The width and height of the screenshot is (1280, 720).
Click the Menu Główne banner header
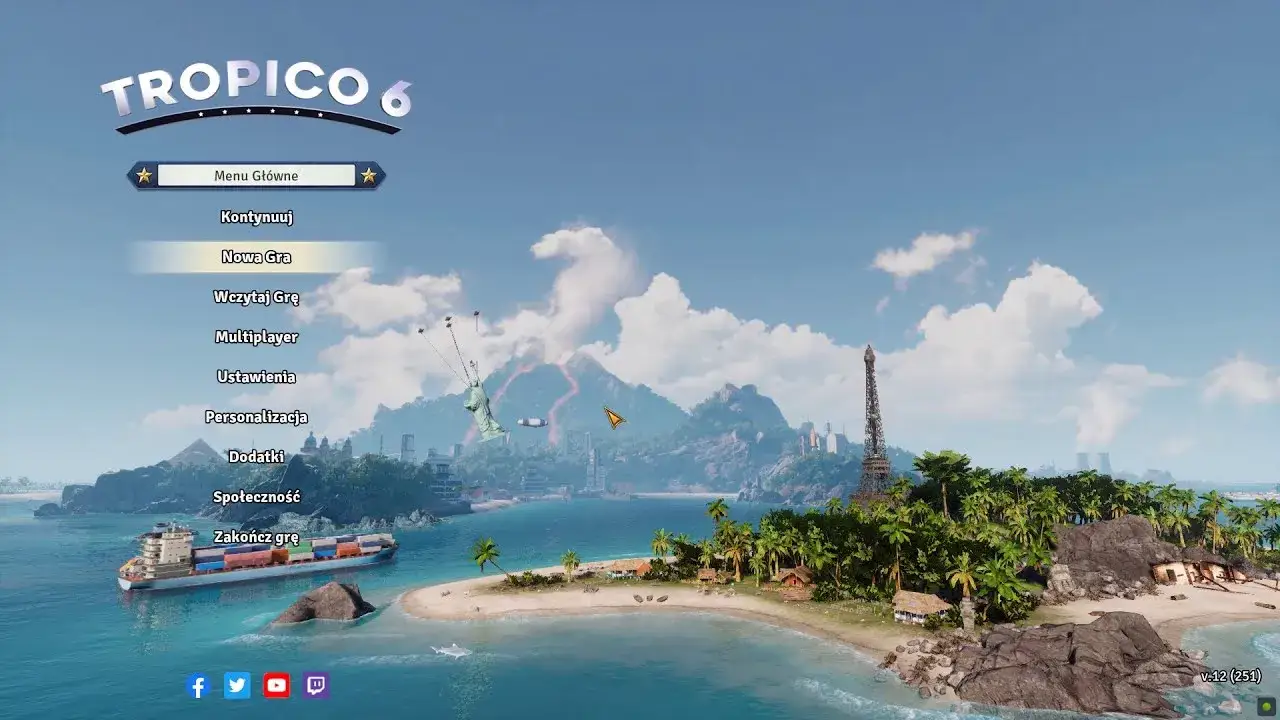(x=256, y=174)
